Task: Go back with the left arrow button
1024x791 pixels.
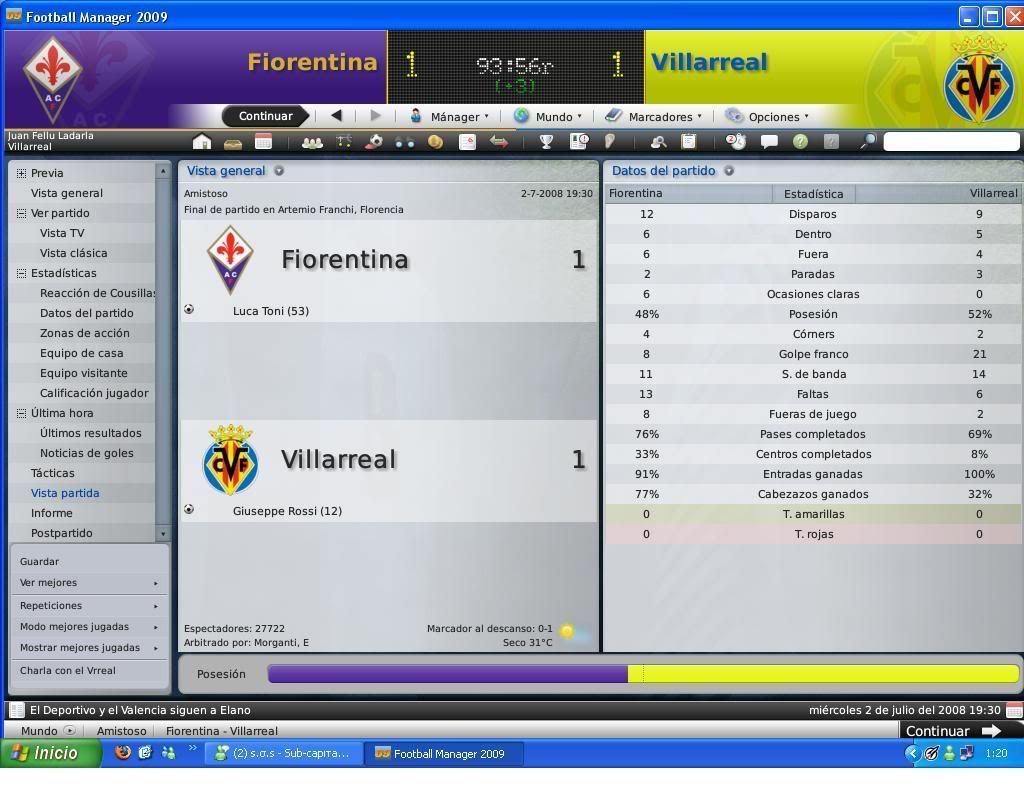Action: tap(336, 116)
